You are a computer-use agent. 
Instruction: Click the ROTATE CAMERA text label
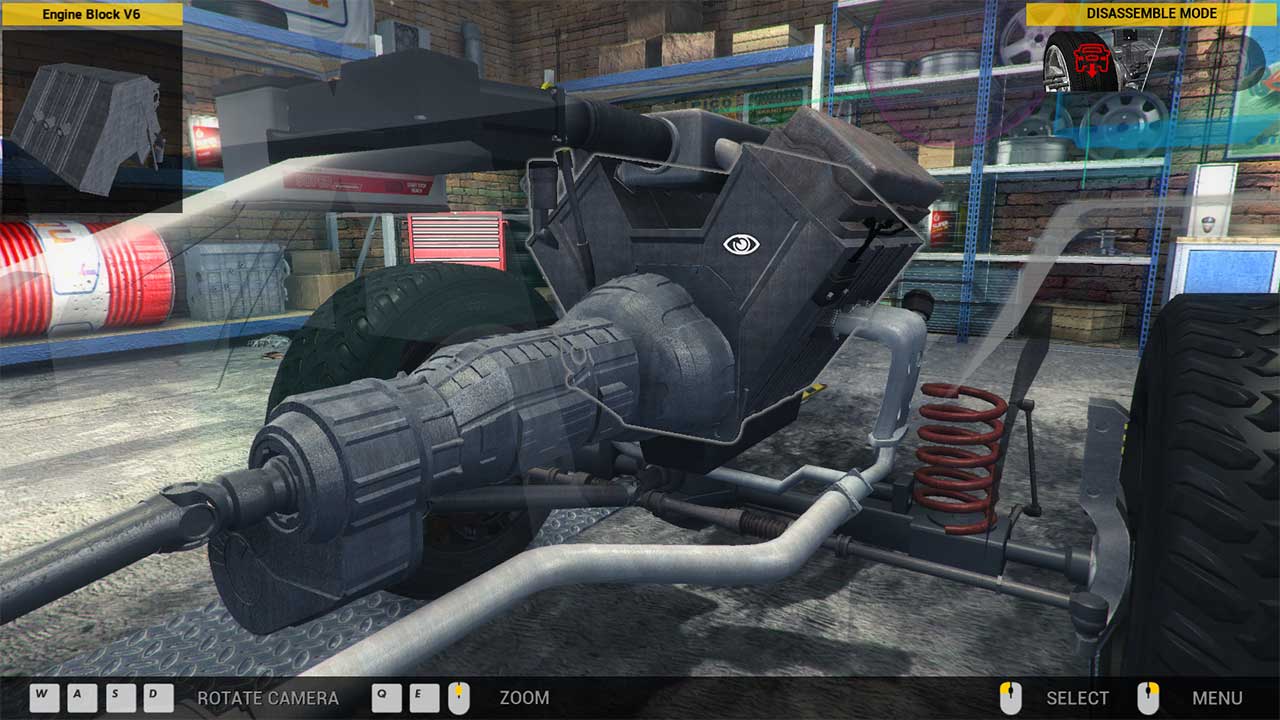pyautogui.click(x=268, y=699)
